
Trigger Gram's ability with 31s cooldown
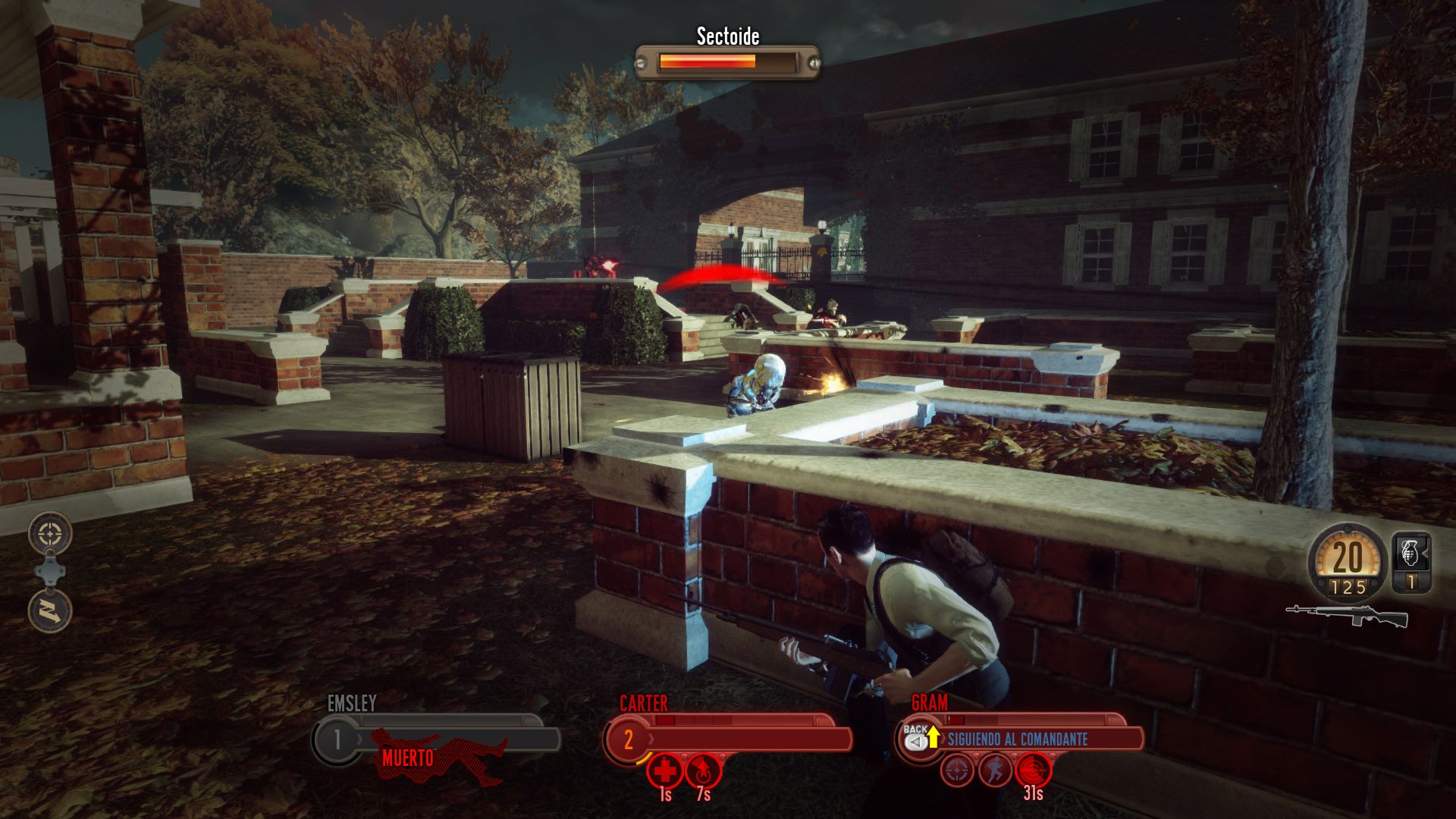coord(1033,770)
